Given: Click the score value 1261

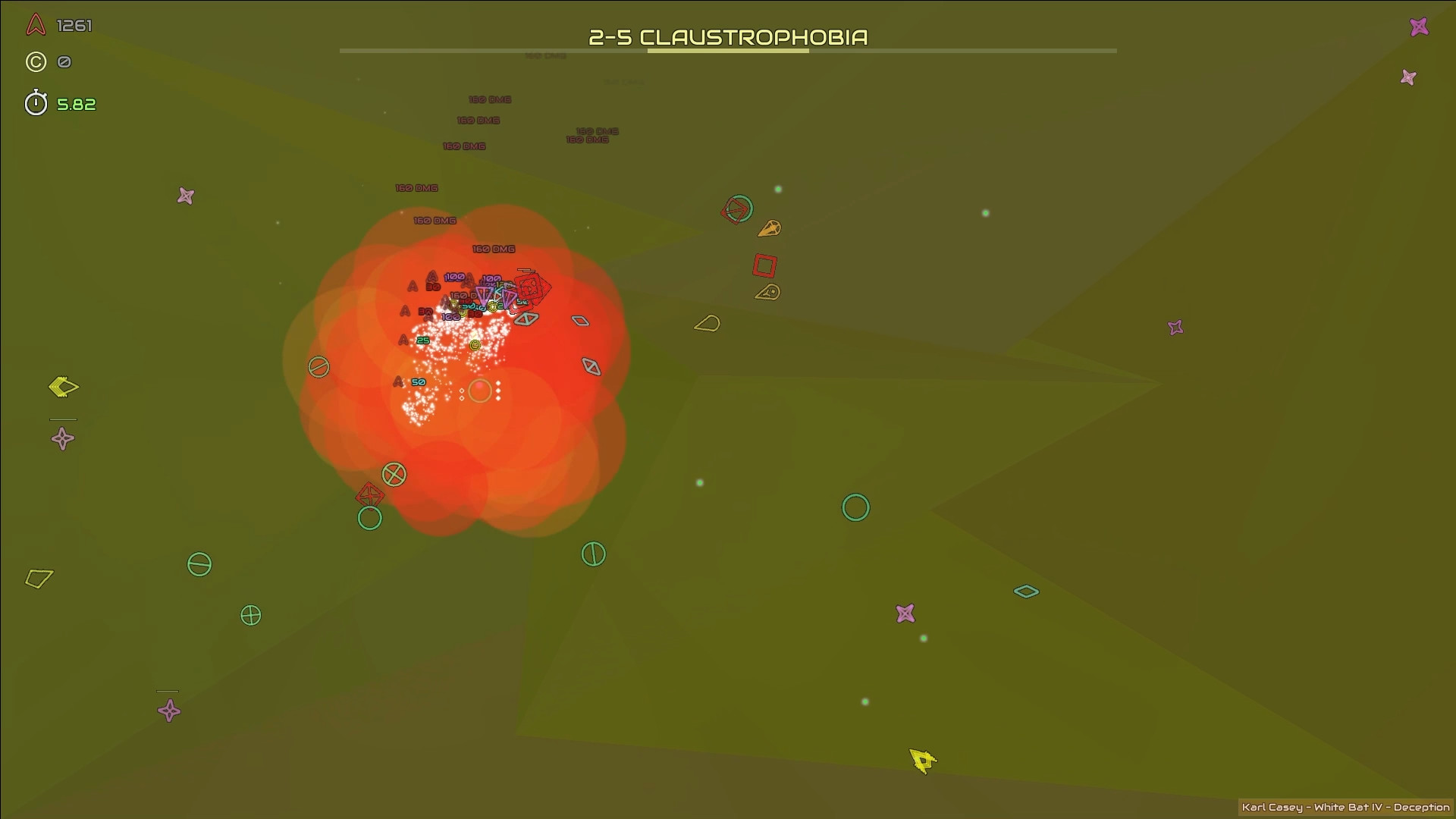Looking at the screenshot, I should tap(74, 26).
